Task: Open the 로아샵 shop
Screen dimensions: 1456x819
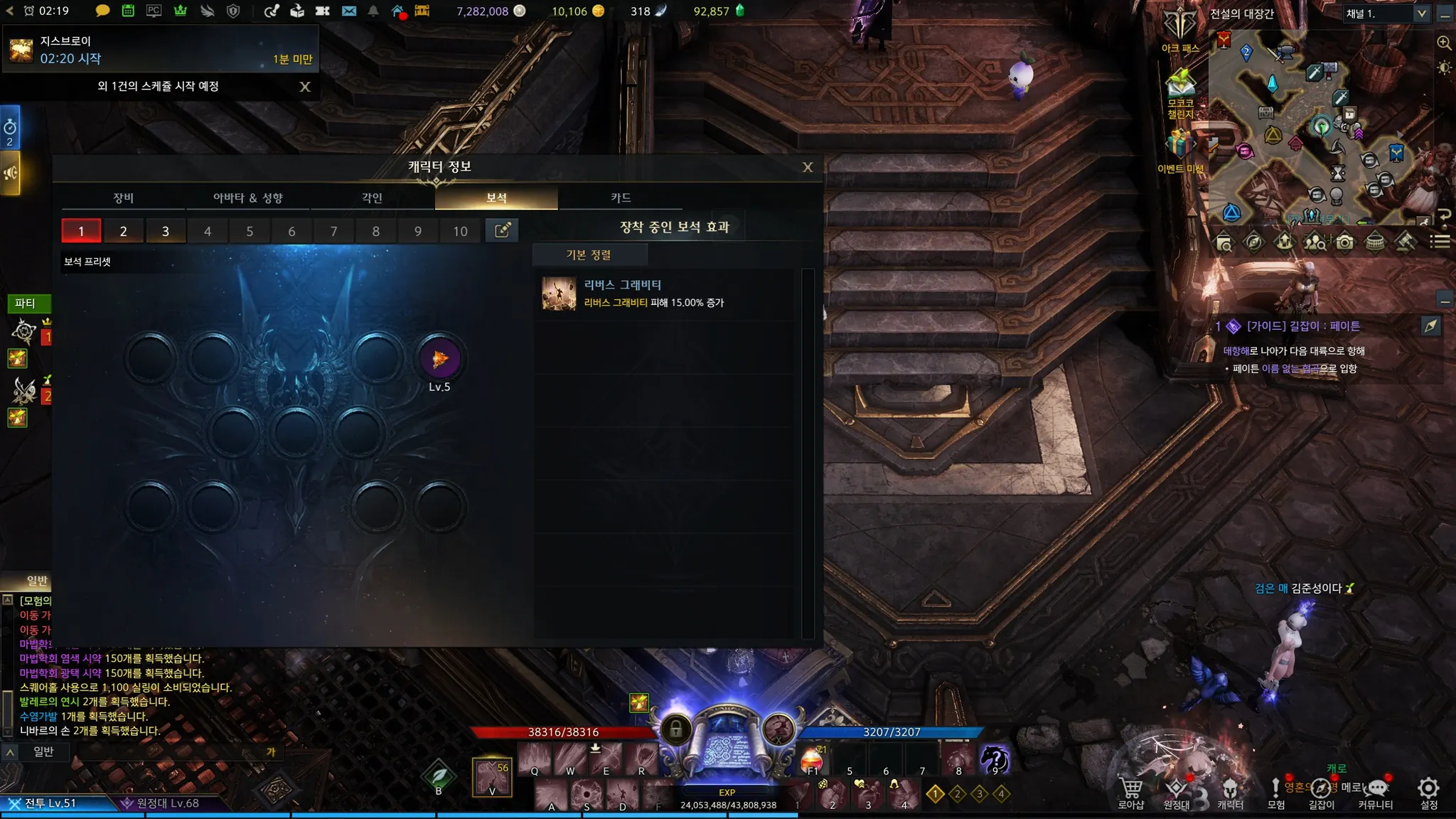Action: tap(1130, 793)
